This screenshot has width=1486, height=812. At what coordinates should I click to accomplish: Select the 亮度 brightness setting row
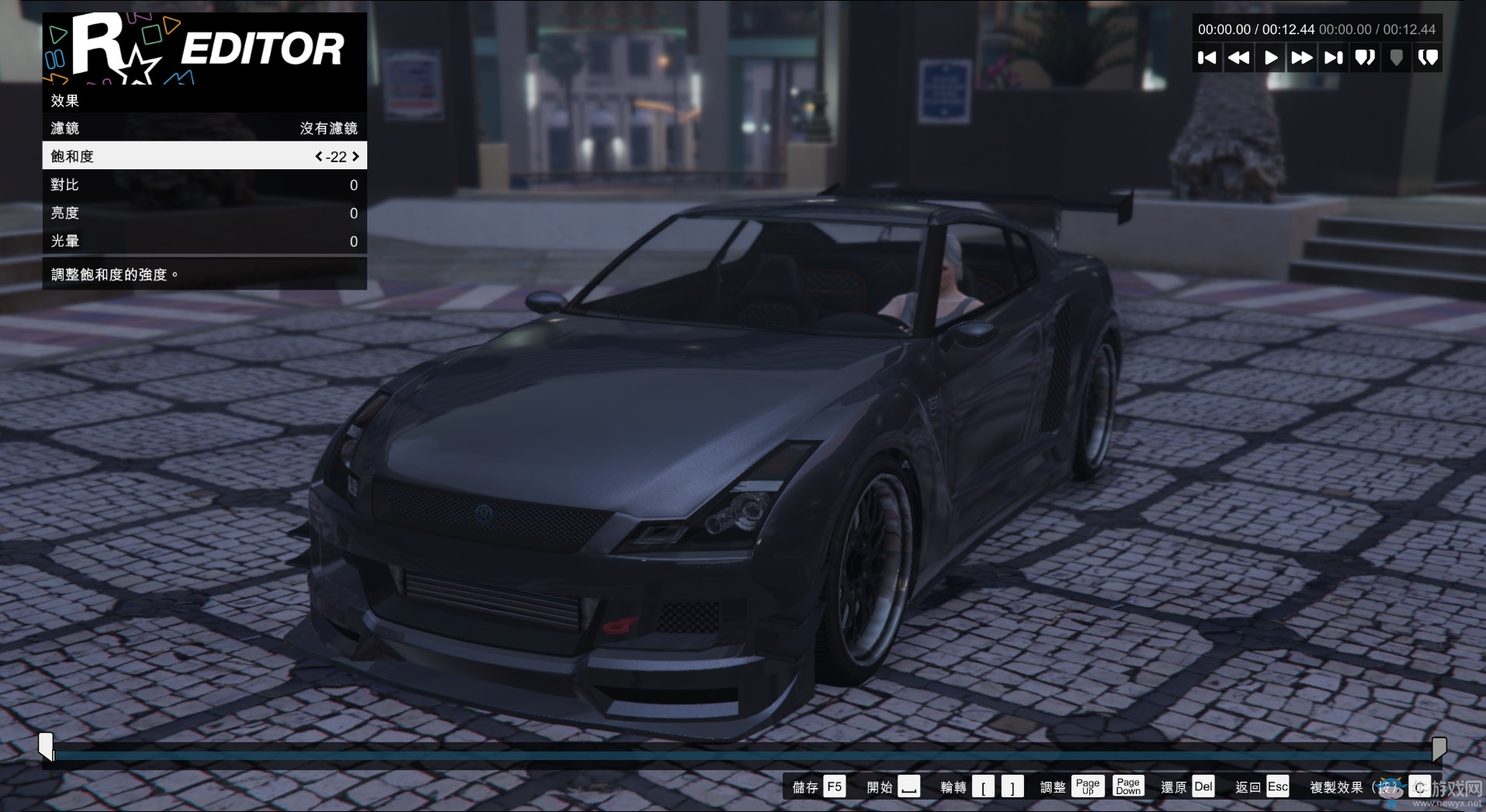(x=202, y=213)
